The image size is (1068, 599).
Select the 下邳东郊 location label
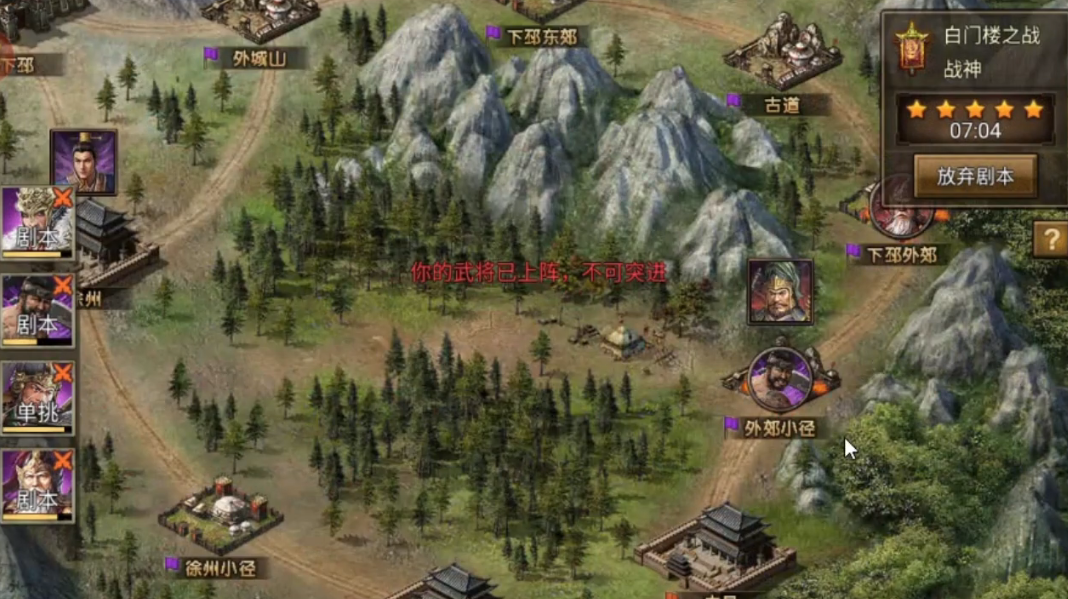[x=541, y=37]
